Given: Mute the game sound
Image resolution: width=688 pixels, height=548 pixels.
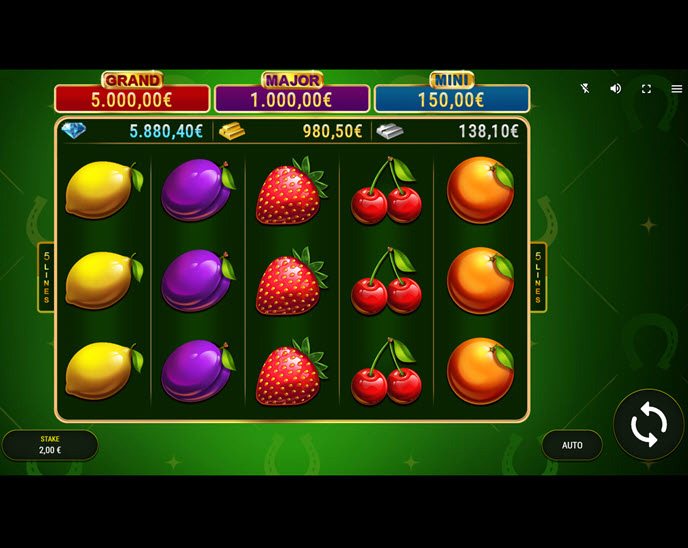Looking at the screenshot, I should 616,88.
